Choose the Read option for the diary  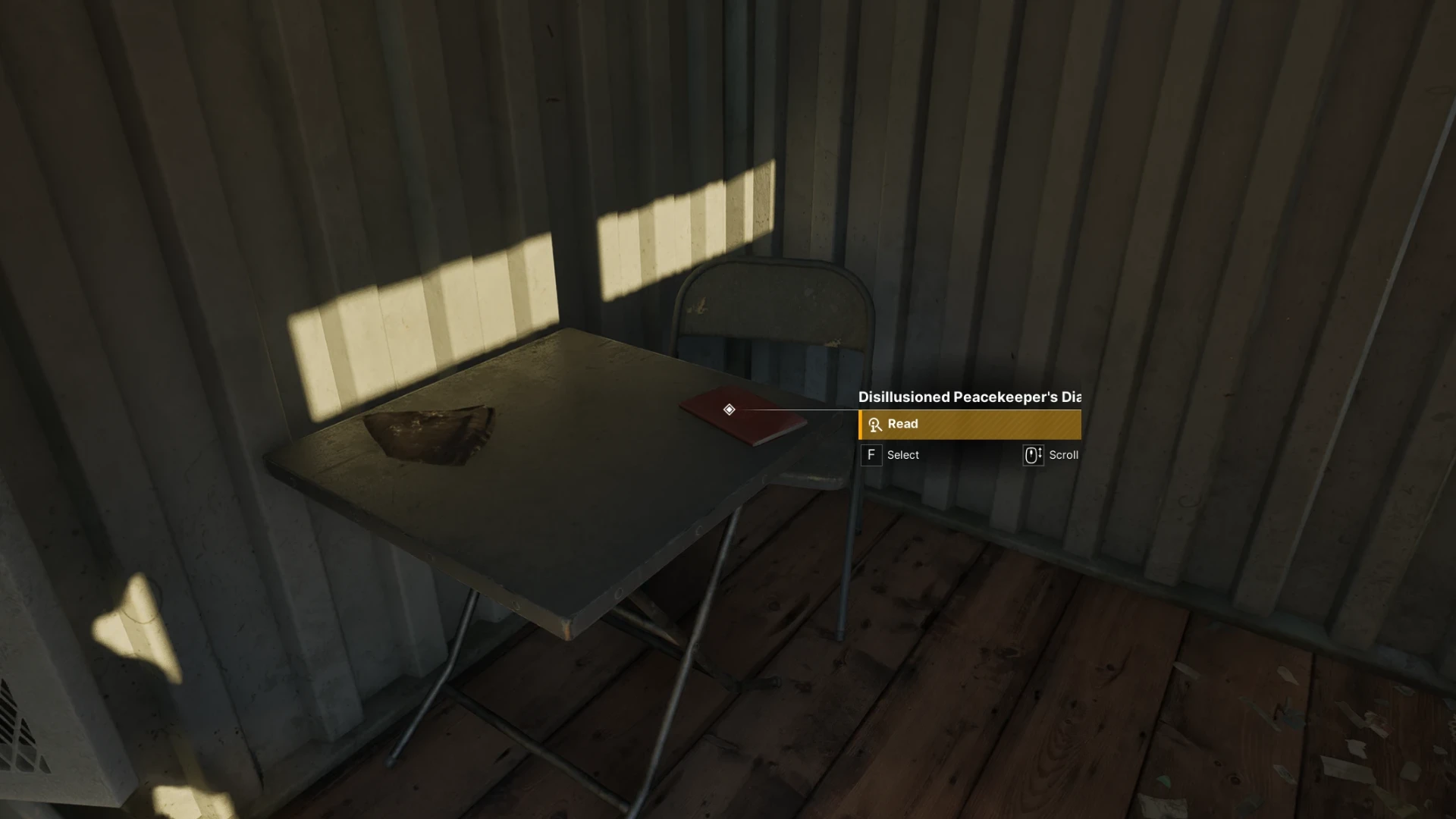click(x=969, y=425)
